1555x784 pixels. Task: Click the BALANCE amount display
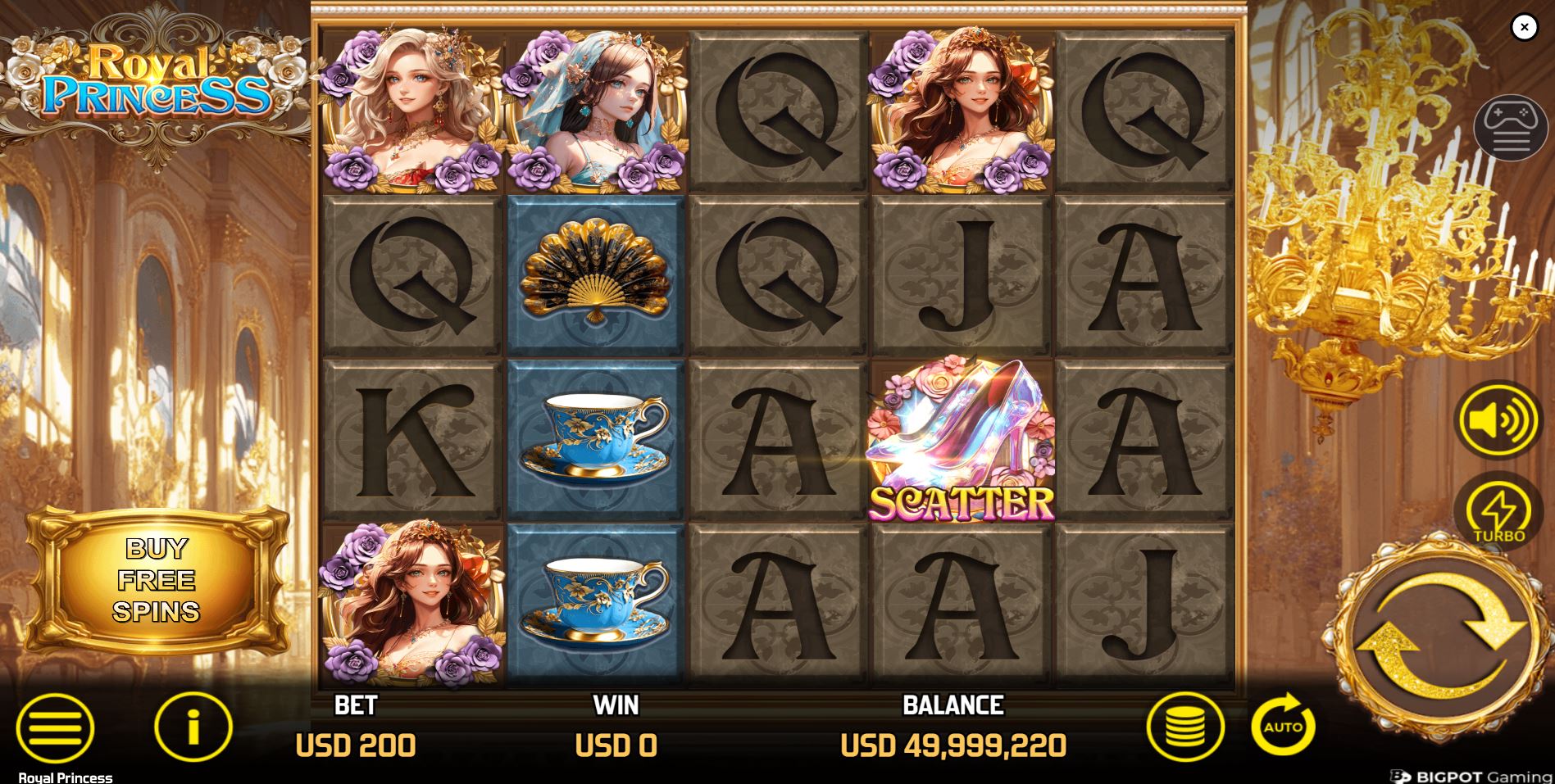click(x=953, y=745)
